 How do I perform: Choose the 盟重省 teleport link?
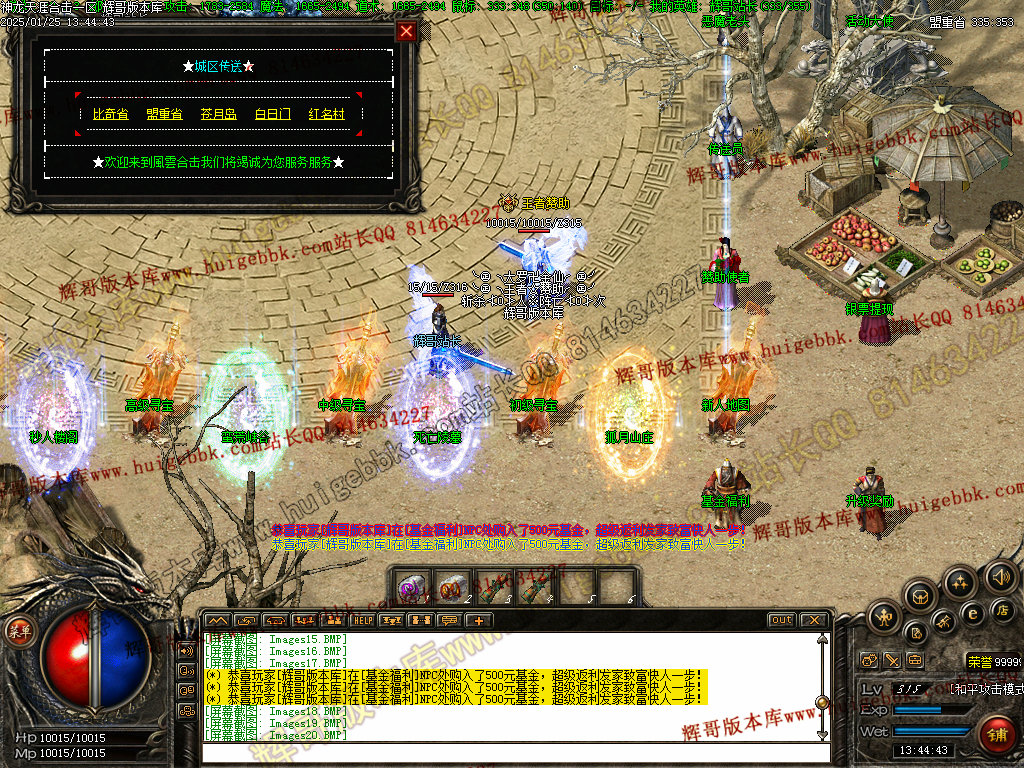click(x=164, y=115)
